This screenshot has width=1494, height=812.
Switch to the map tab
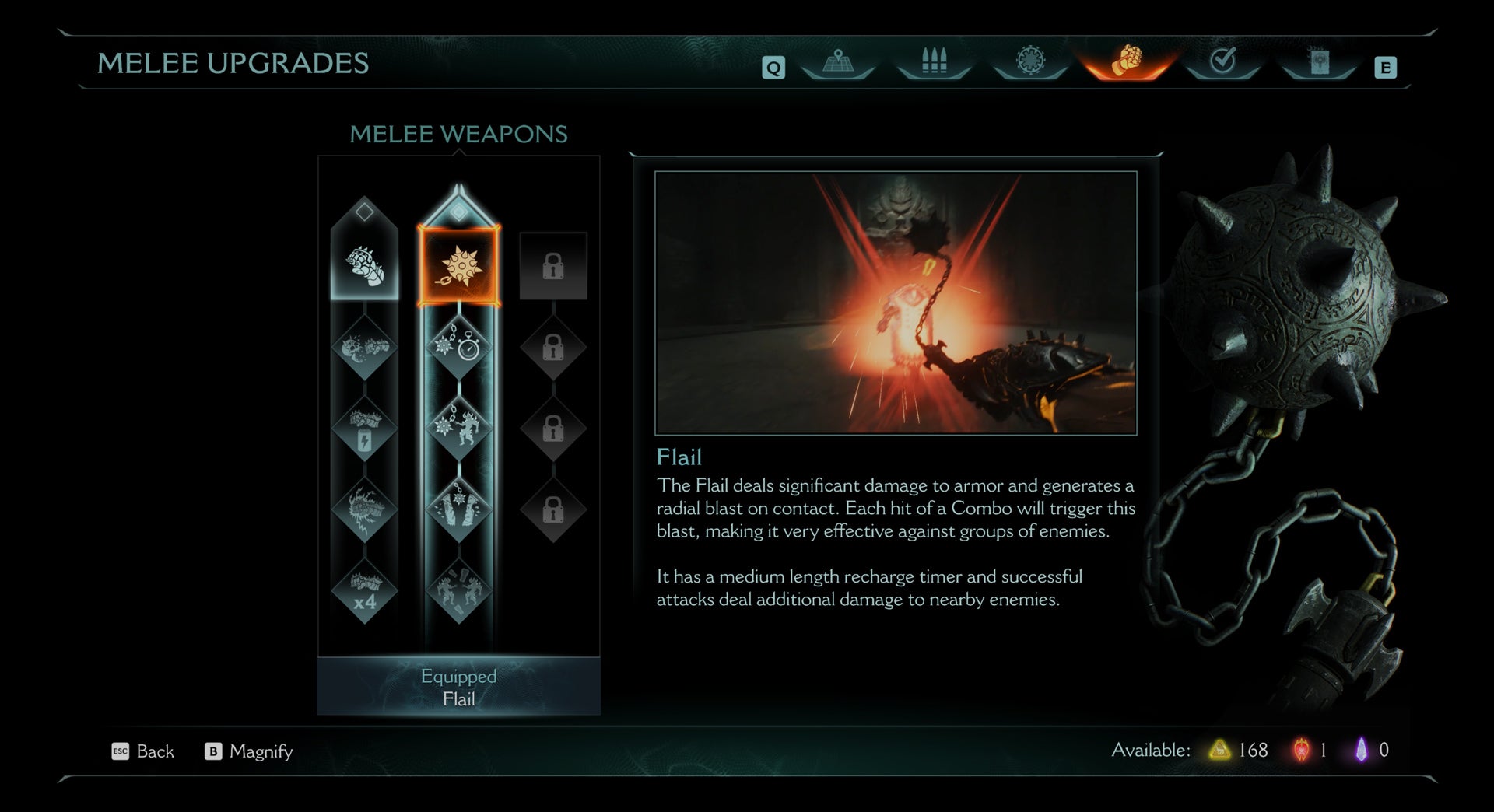838,62
